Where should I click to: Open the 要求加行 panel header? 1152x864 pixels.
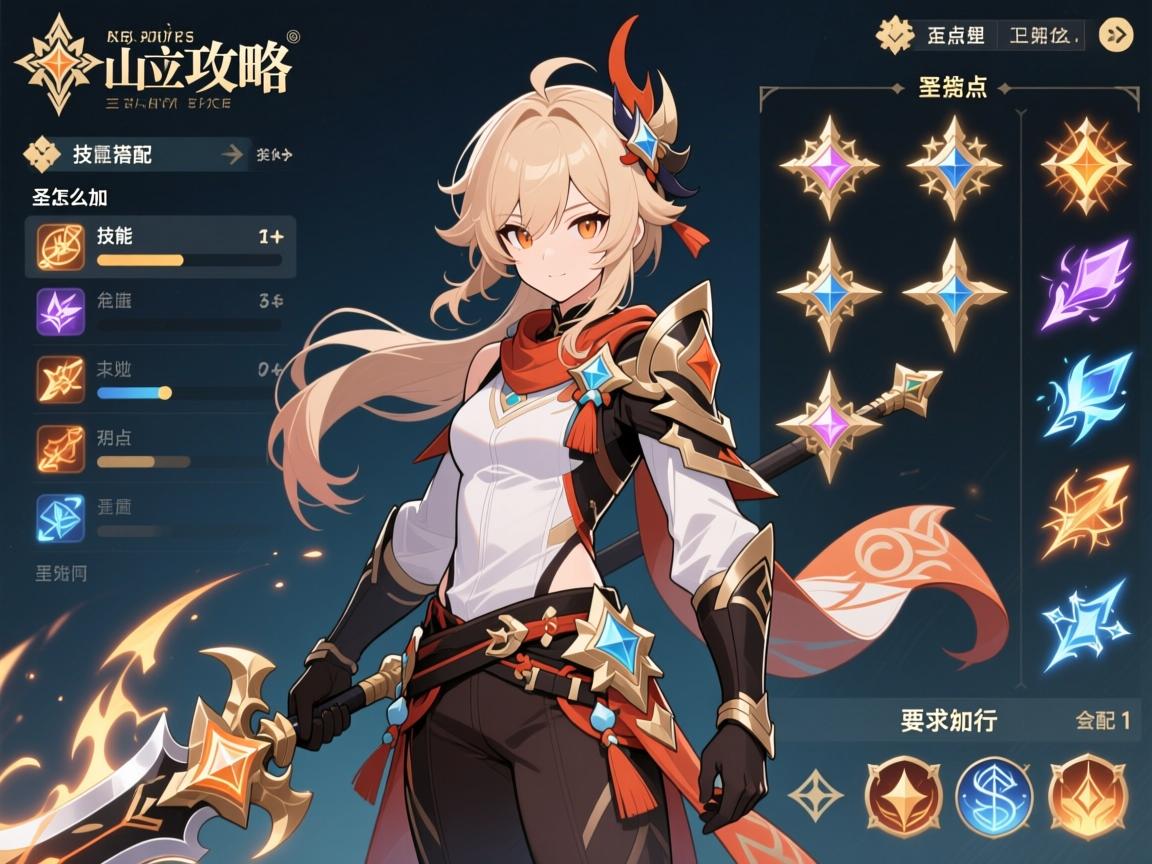[x=948, y=720]
